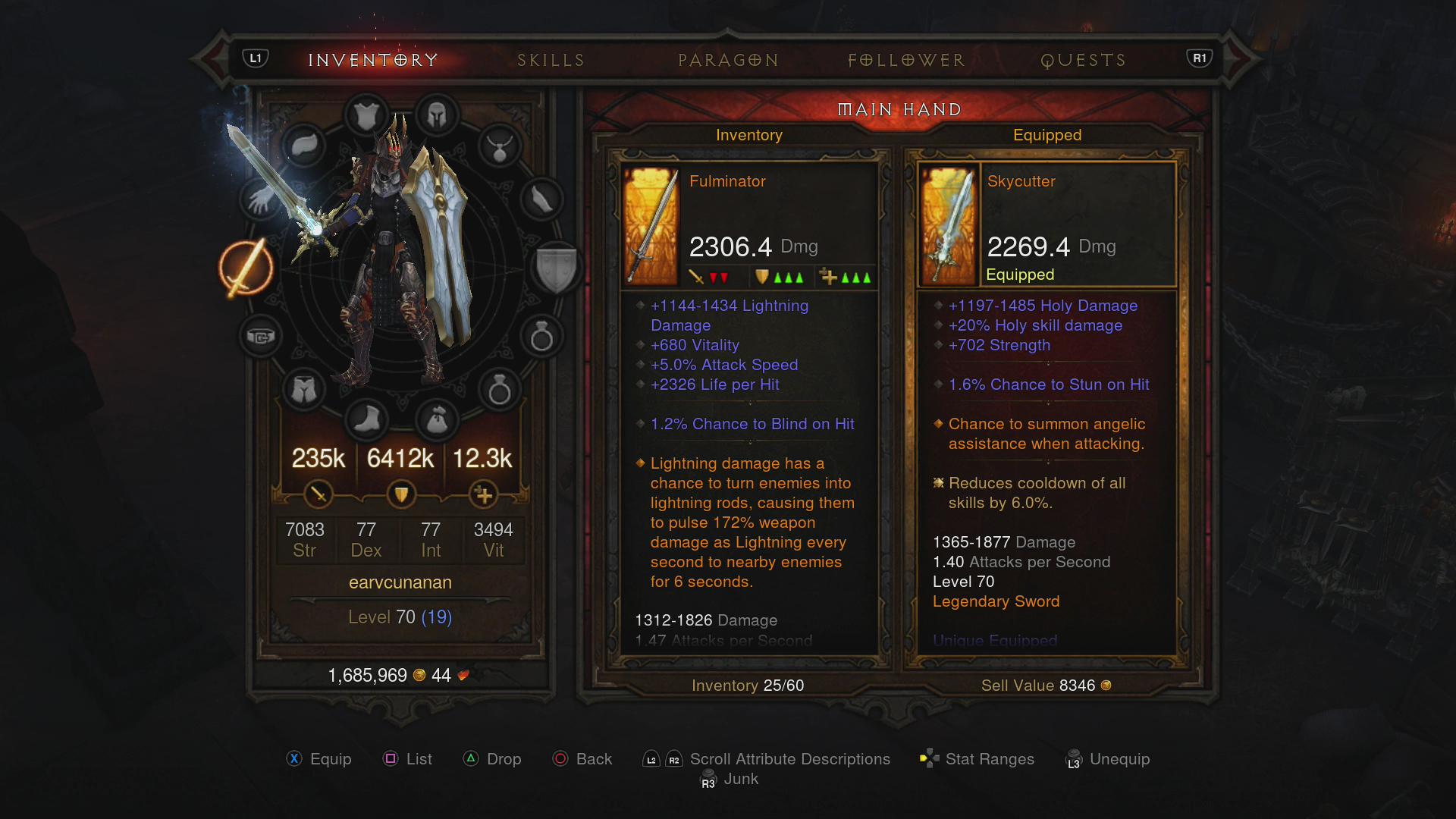Screen dimensions: 1456x819
Task: Click the amulet slot icon
Action: click(x=498, y=149)
